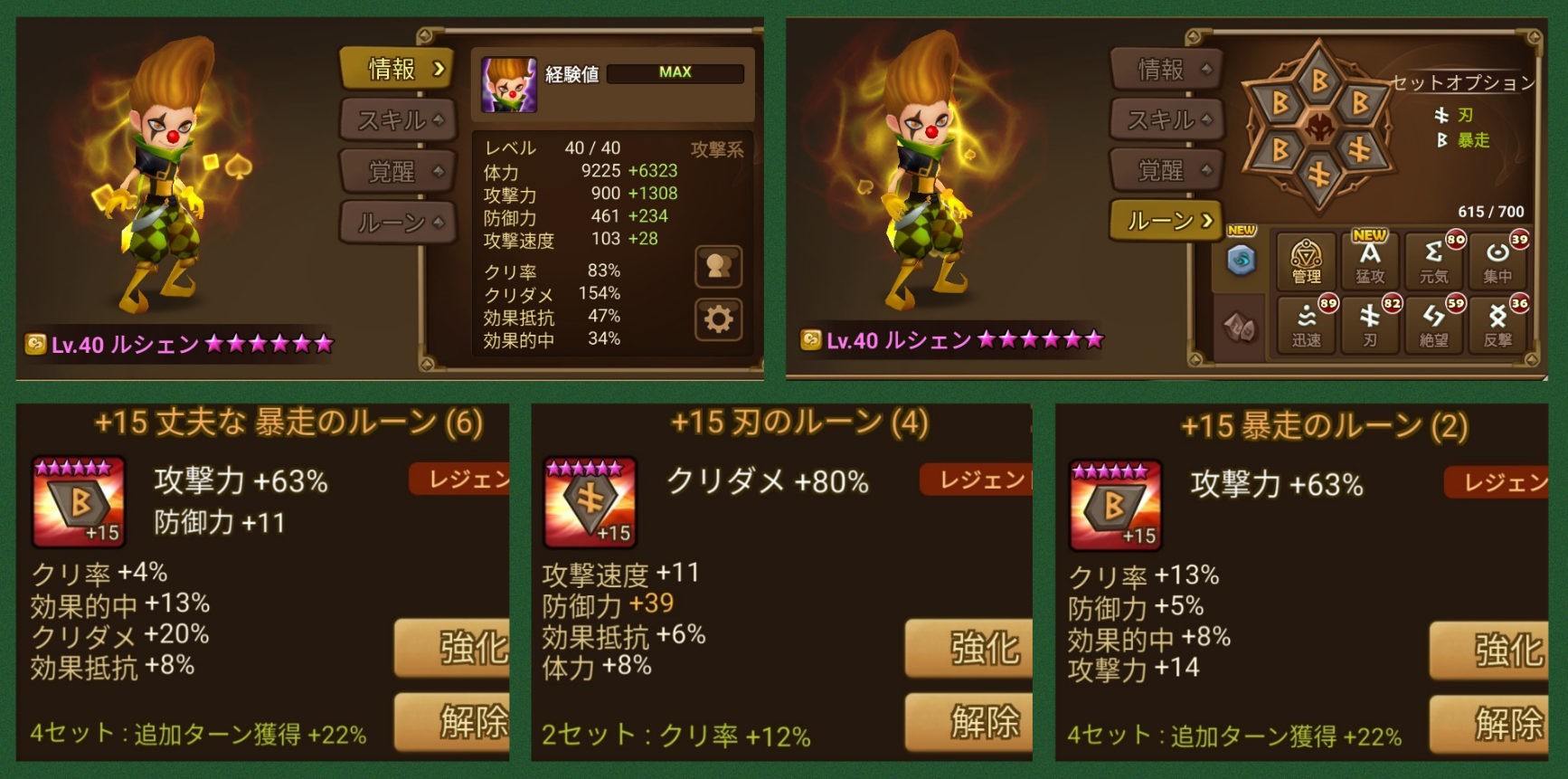Viewport: 1568px width, 779px height.
Task: Select the 猛攻 rune set filter
Action: pyautogui.click(x=1370, y=262)
